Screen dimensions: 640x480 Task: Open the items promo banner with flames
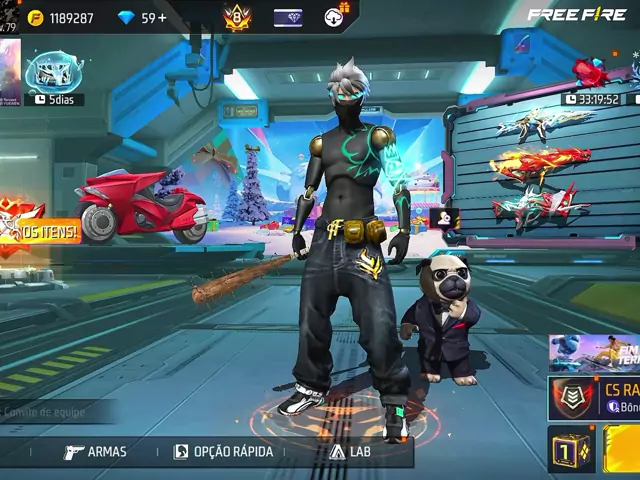24,228
